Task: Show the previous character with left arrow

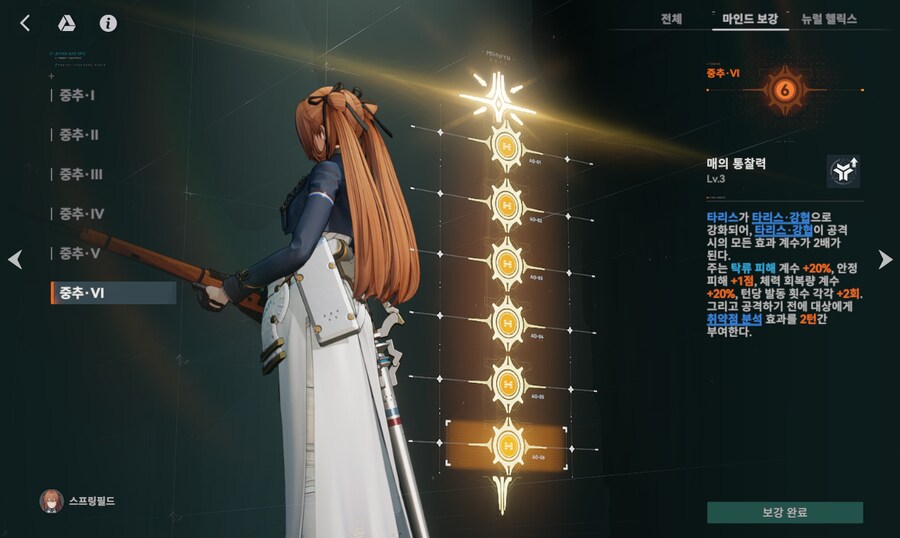Action: [x=15, y=260]
